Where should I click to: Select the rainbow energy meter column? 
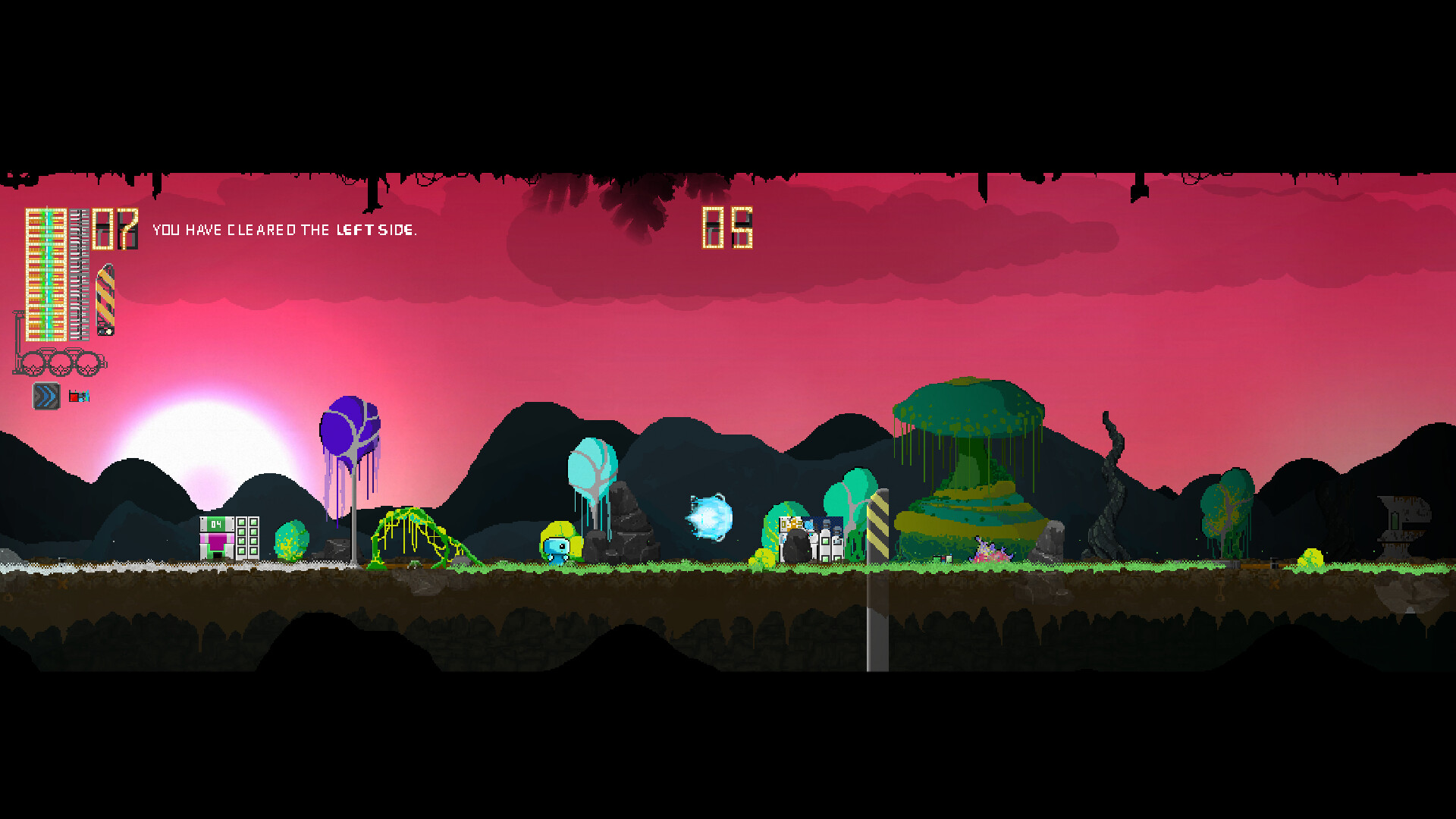(x=45, y=273)
